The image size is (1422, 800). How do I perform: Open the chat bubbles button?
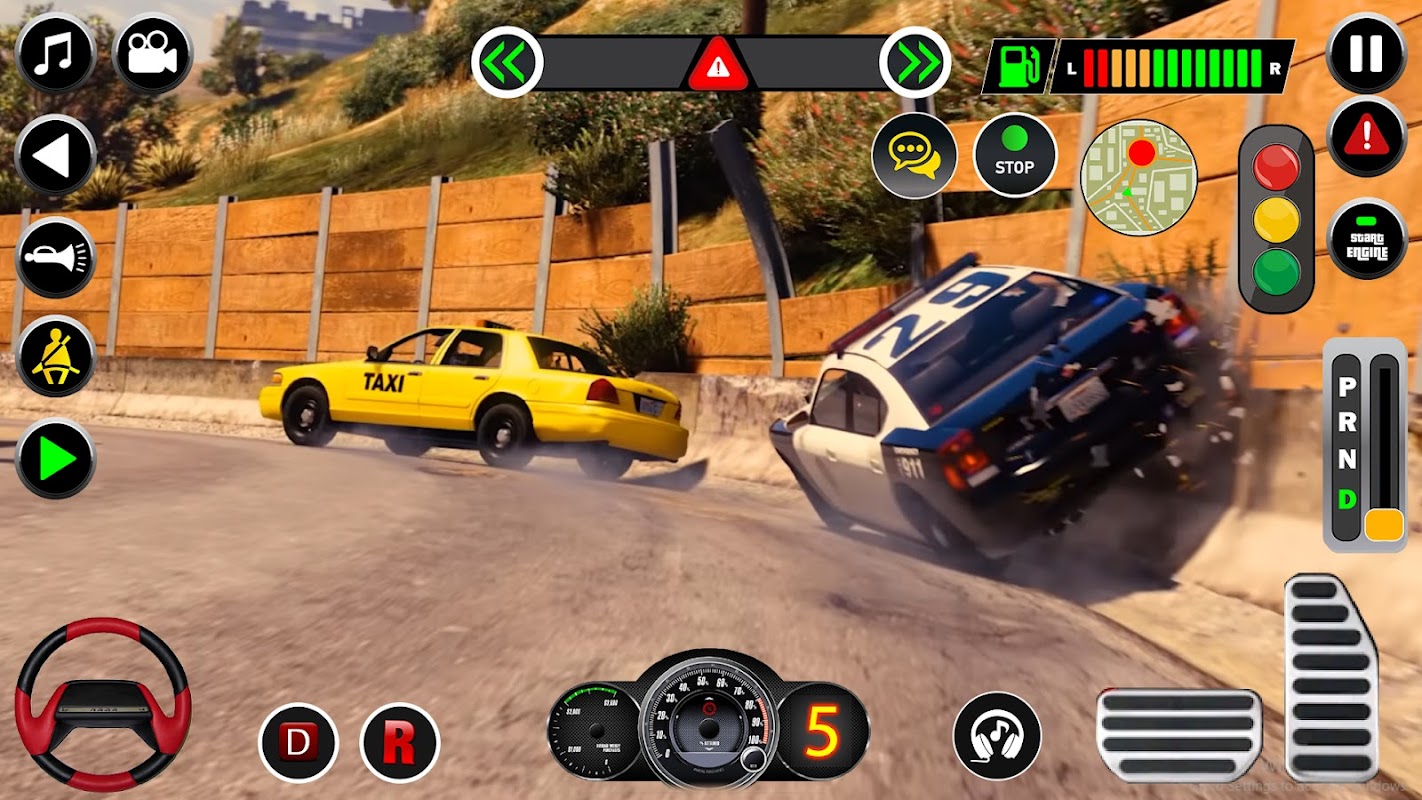point(914,156)
